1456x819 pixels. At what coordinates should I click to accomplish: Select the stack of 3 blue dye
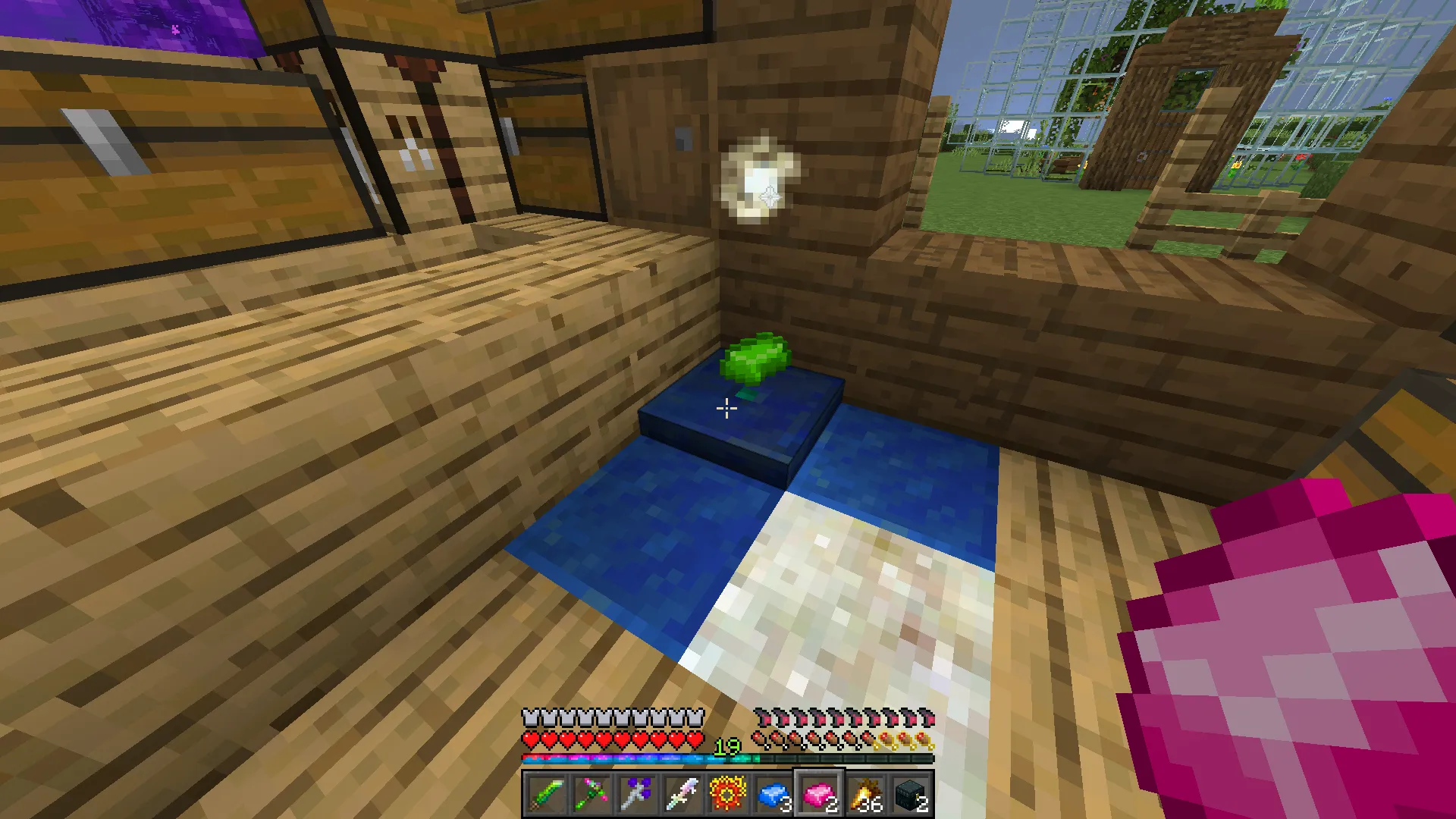[x=773, y=793]
